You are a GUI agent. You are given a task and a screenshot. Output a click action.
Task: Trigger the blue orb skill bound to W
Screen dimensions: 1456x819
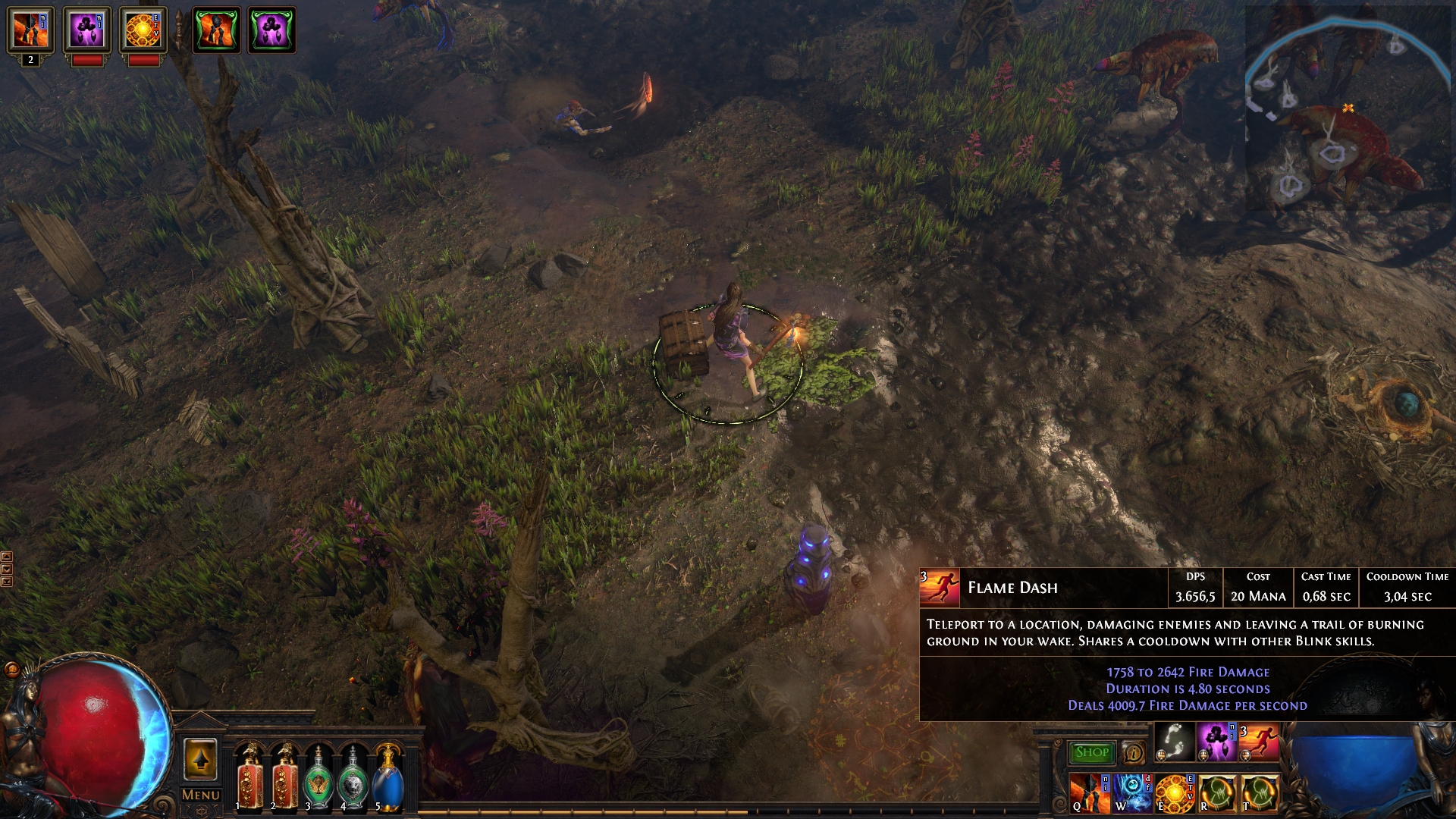1133,795
